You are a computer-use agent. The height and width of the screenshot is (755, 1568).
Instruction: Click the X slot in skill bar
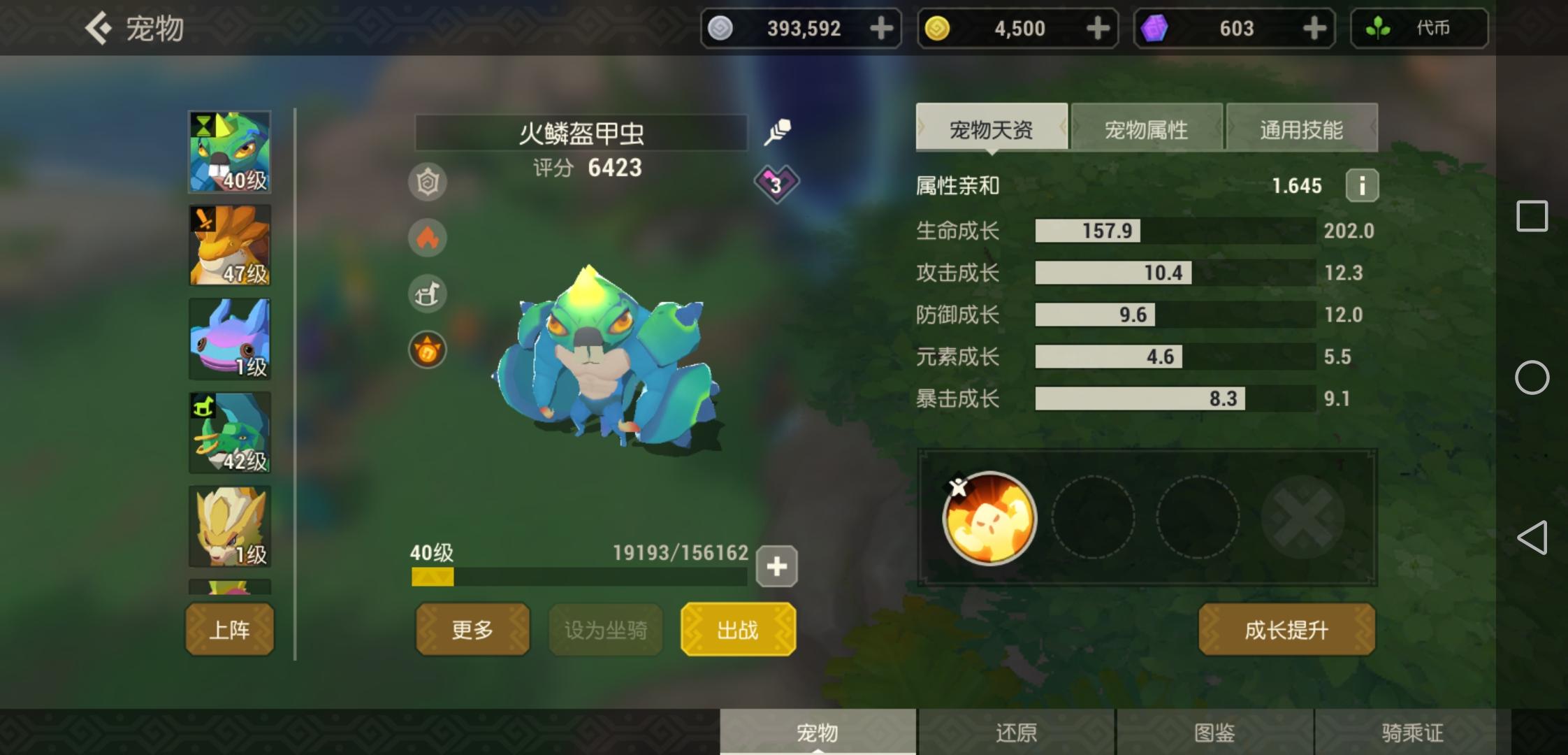(1304, 518)
